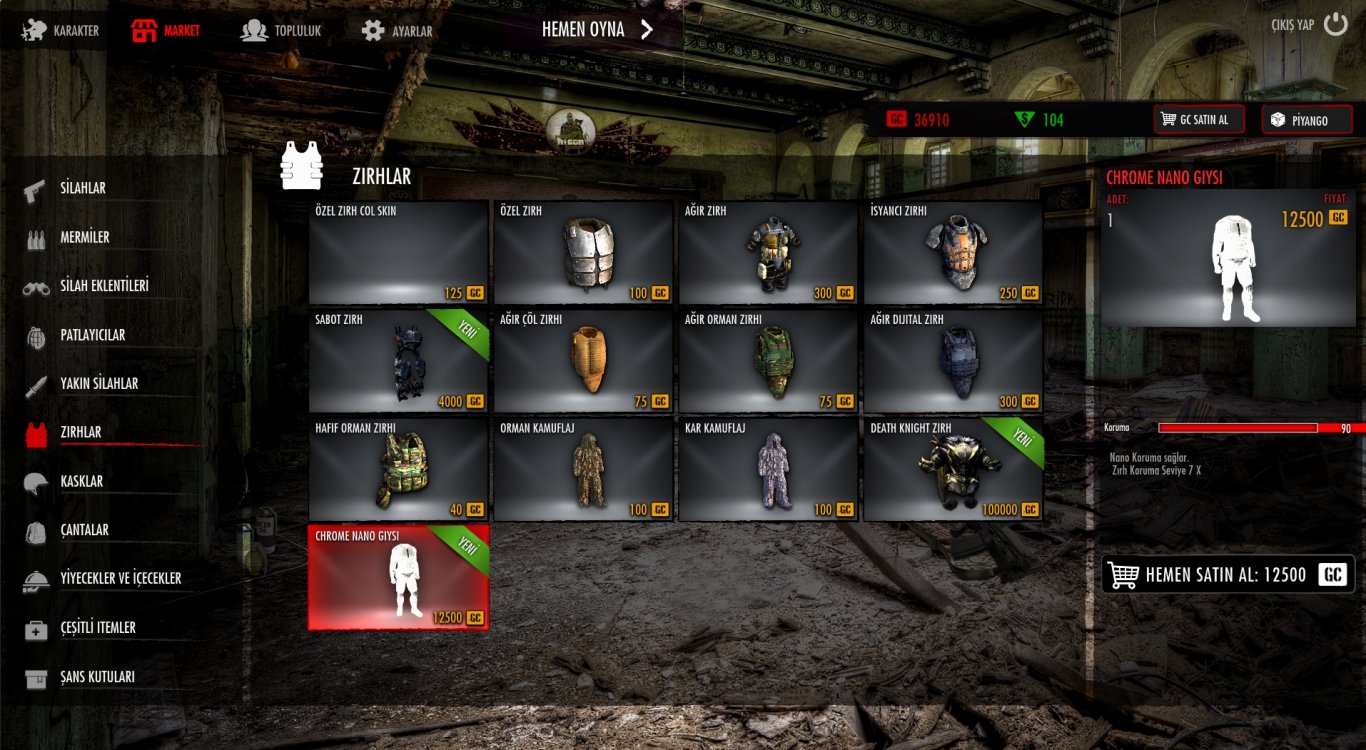This screenshot has height=750, width=1366.
Task: Switch to the Kasklar category
Action: point(81,481)
